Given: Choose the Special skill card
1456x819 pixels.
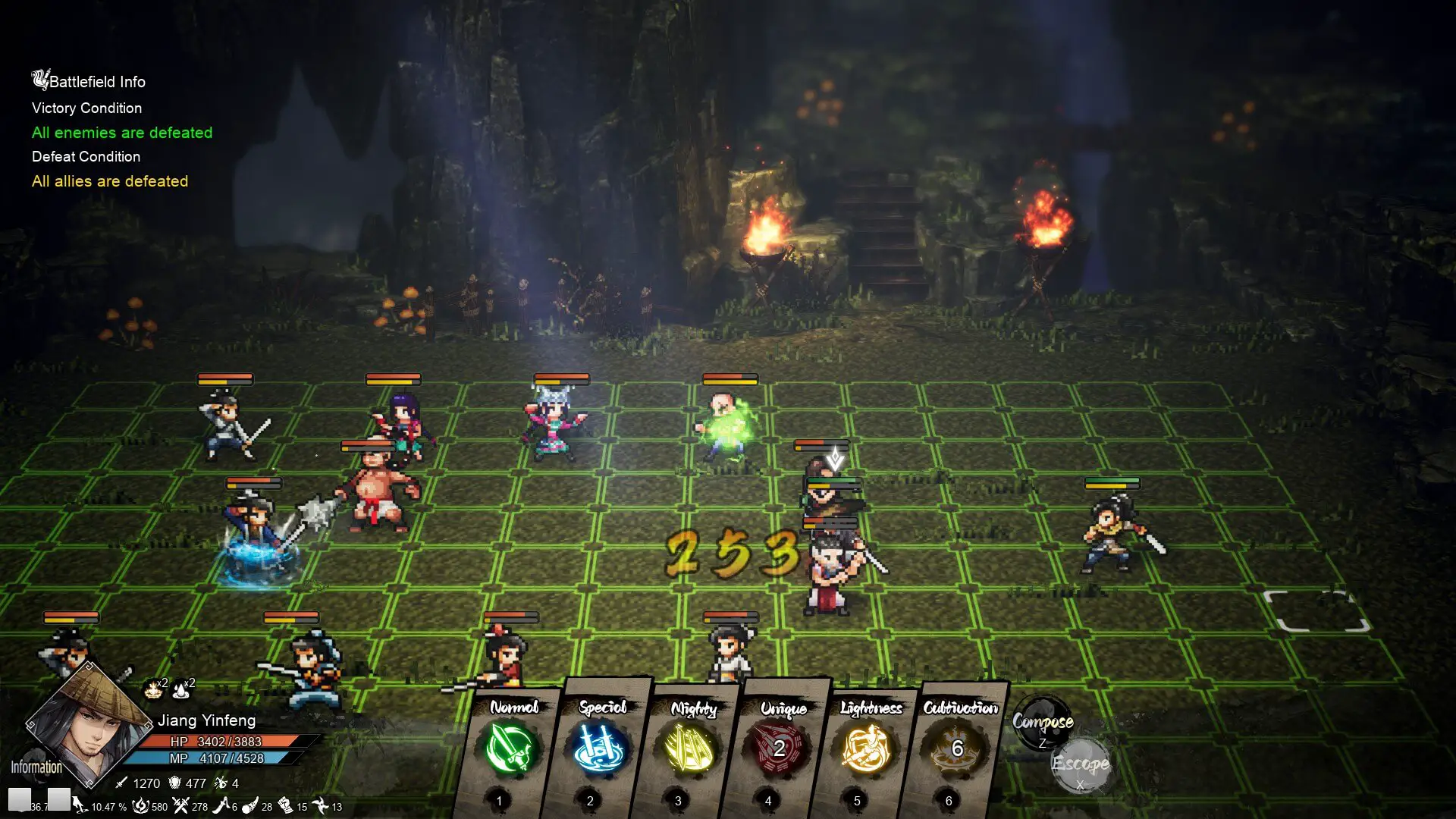Looking at the screenshot, I should tap(600, 748).
